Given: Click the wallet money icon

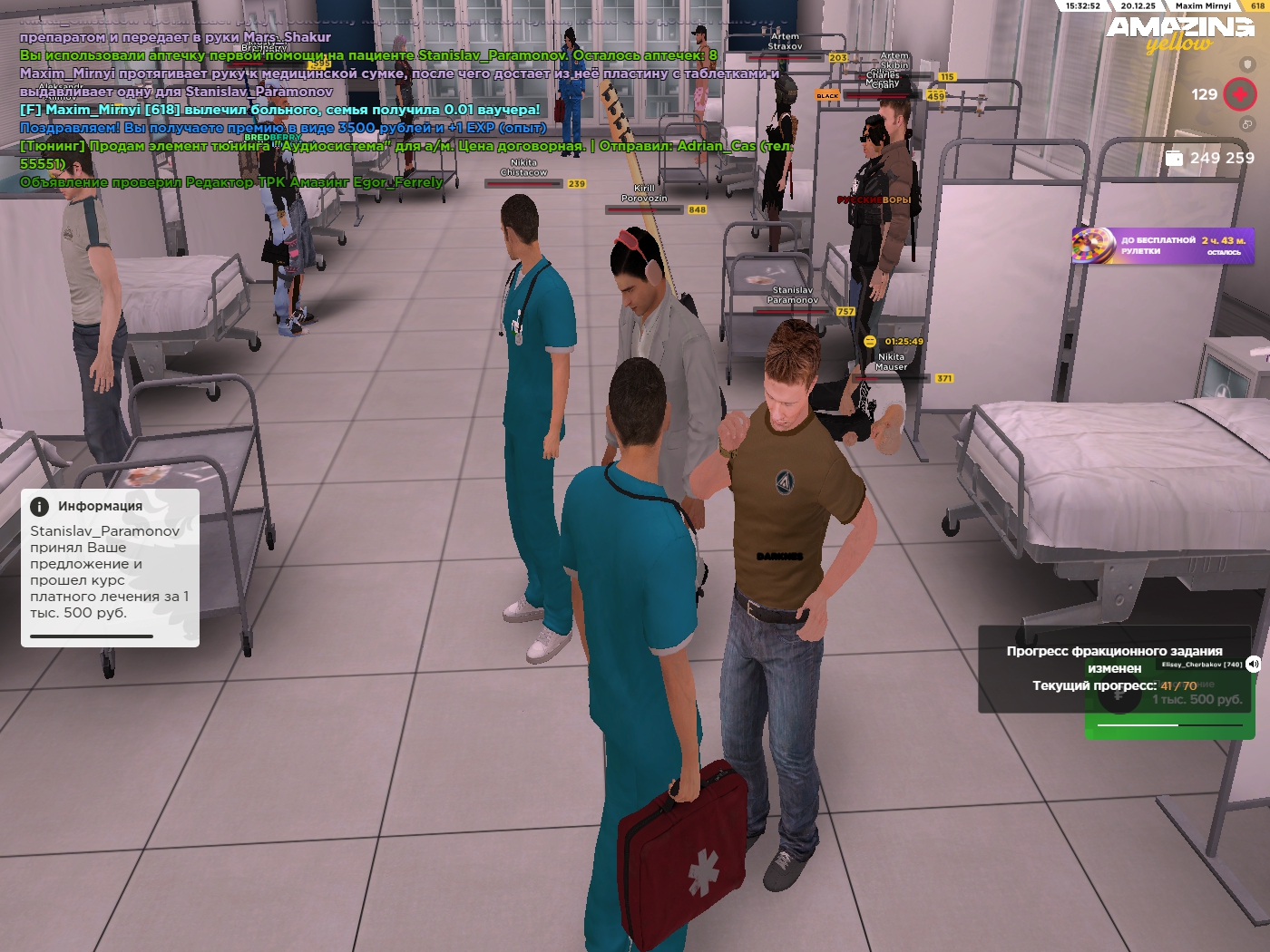Looking at the screenshot, I should point(1174,158).
